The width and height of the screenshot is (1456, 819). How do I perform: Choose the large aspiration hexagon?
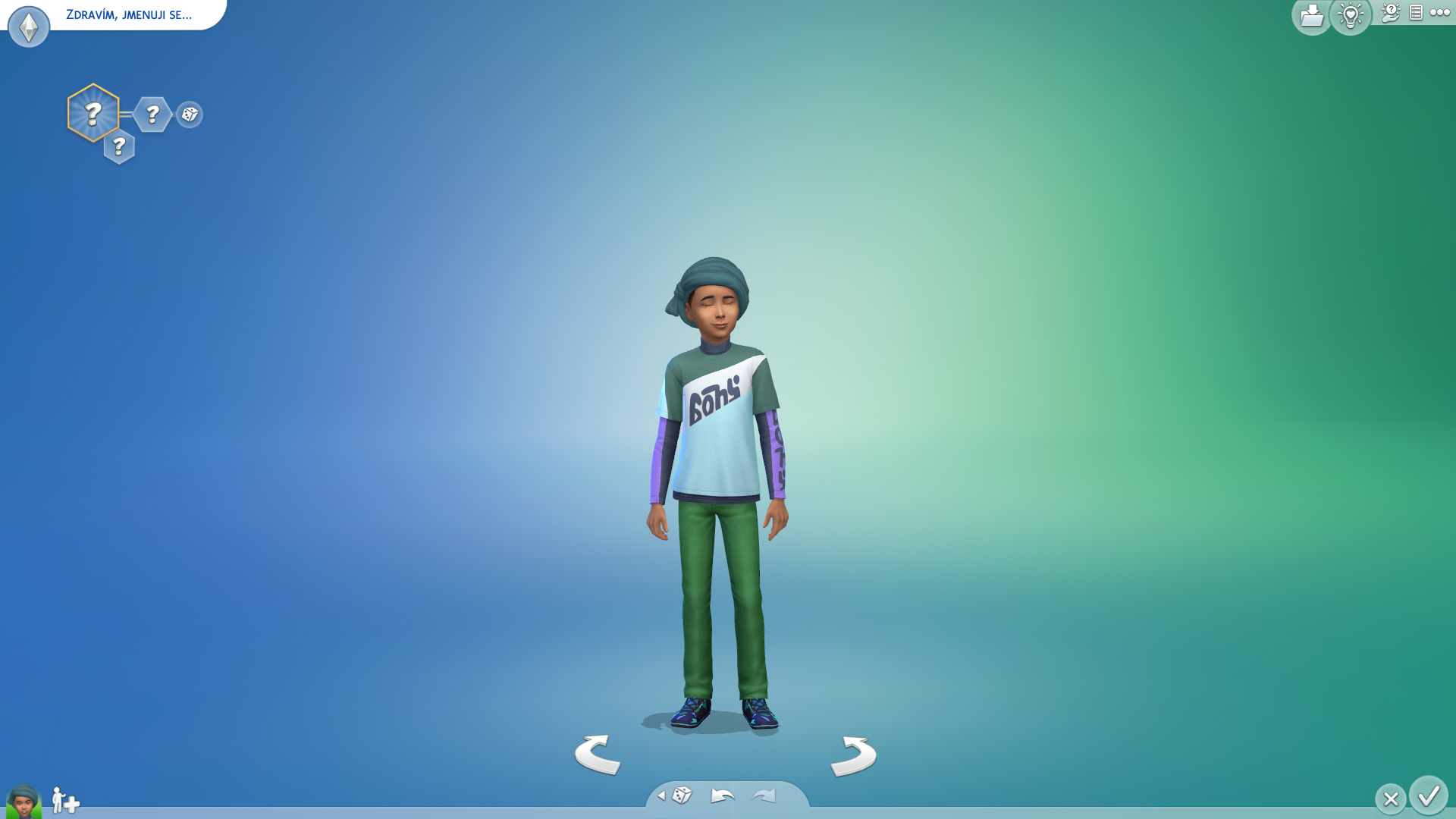coord(93,113)
